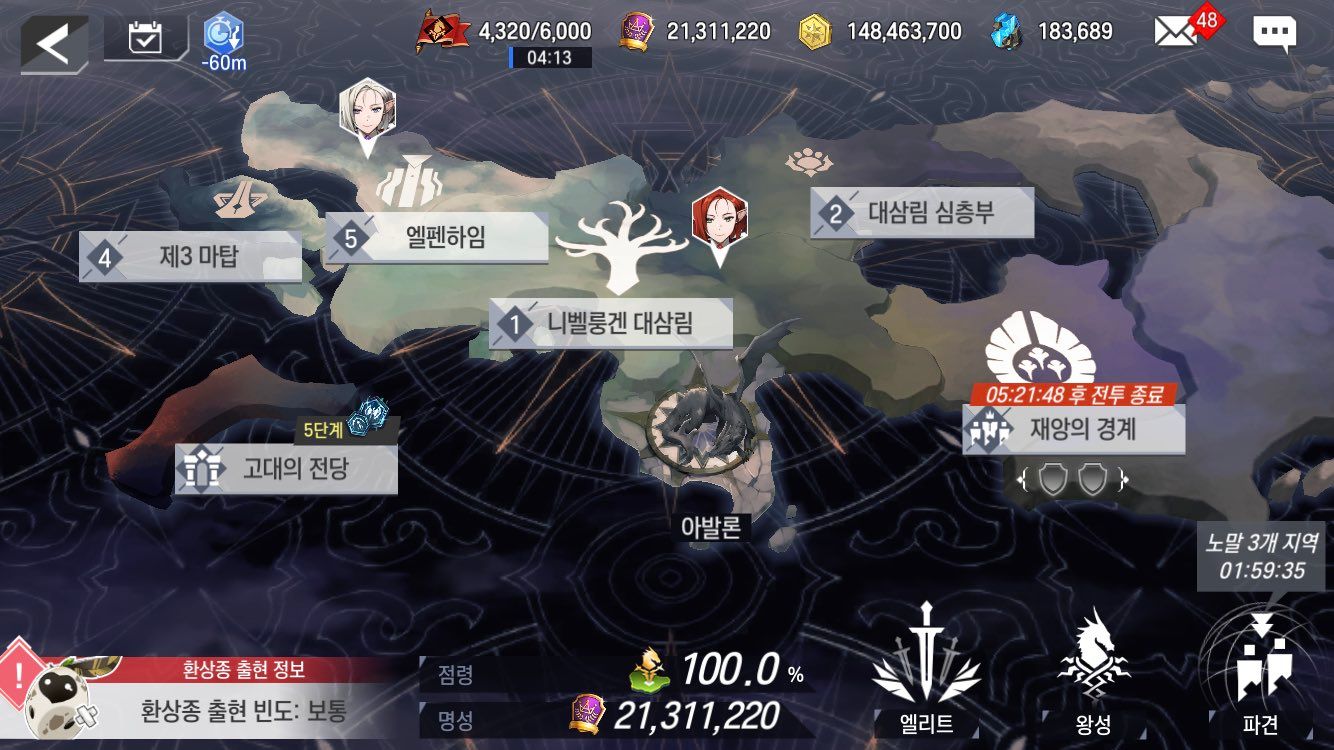
Task: Open 고대의 전당 dungeon
Action: point(286,469)
